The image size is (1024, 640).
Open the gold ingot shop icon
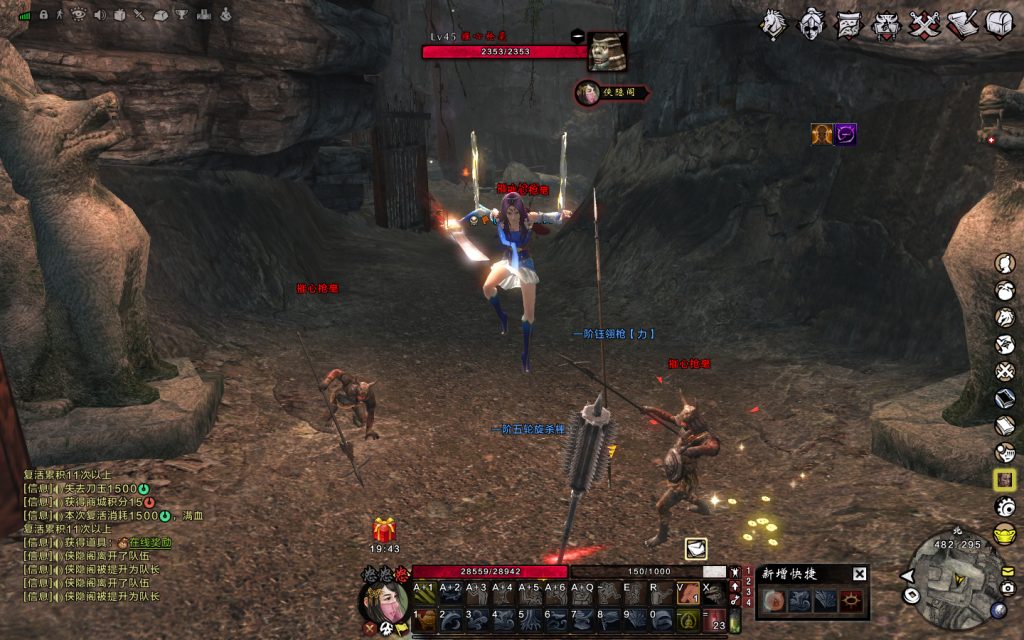click(1005, 533)
